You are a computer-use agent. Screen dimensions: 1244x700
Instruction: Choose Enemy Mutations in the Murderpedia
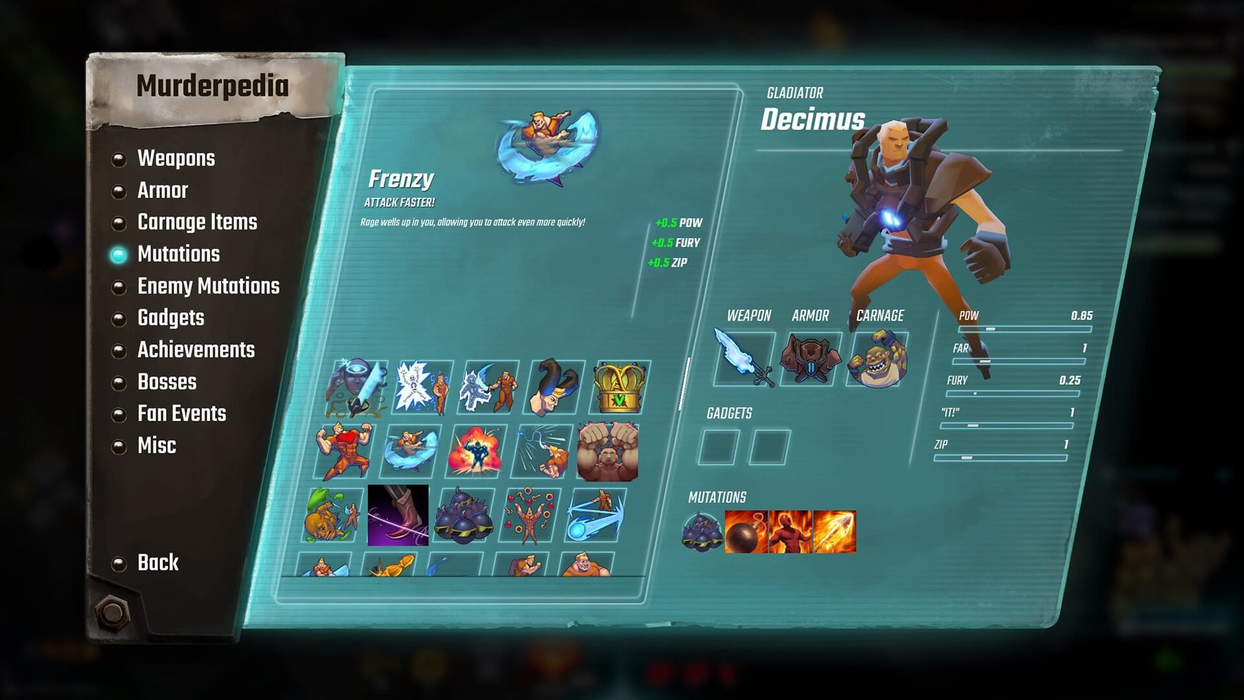coord(207,287)
